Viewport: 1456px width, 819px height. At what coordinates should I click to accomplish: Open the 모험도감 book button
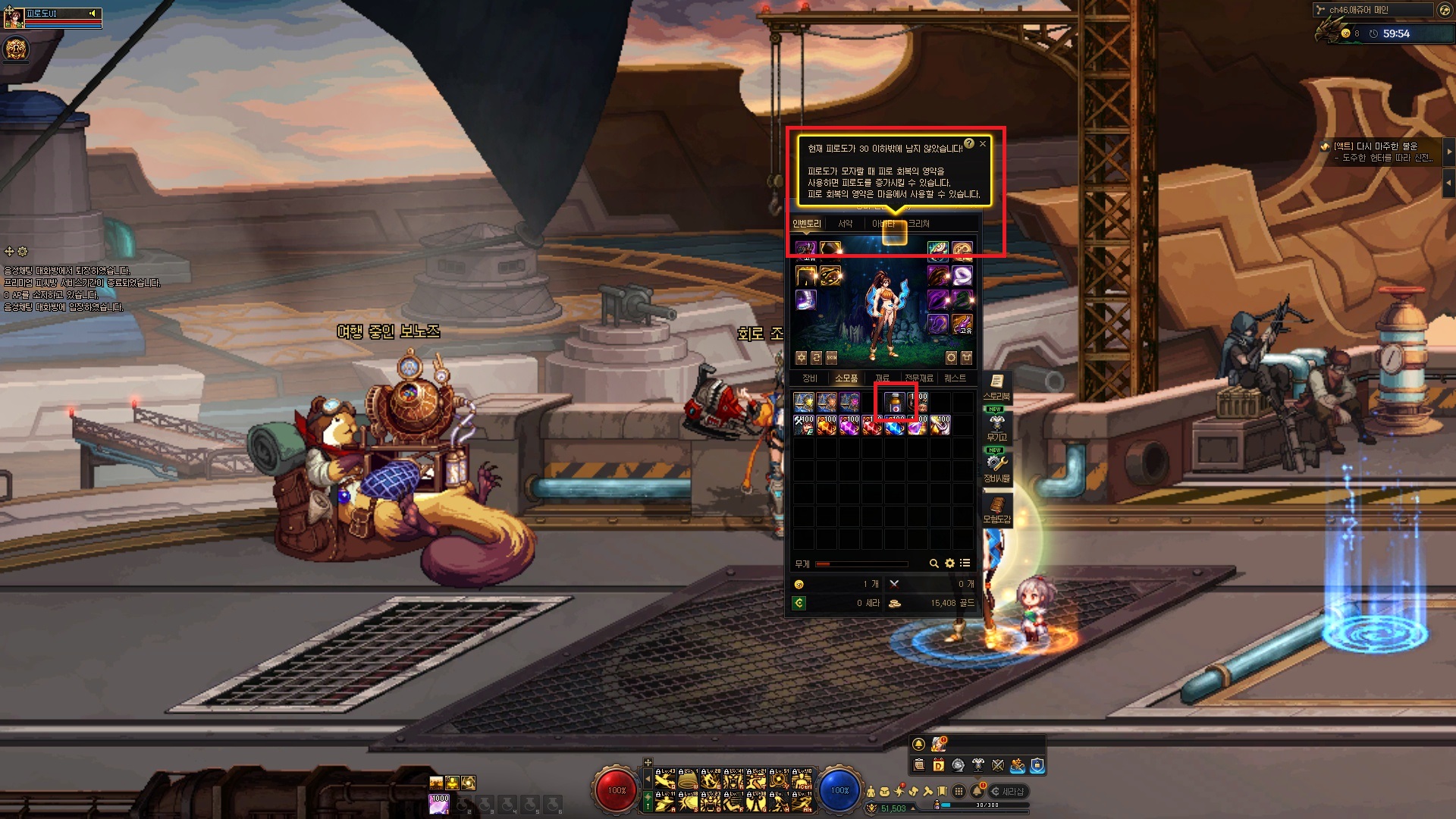coord(996,510)
